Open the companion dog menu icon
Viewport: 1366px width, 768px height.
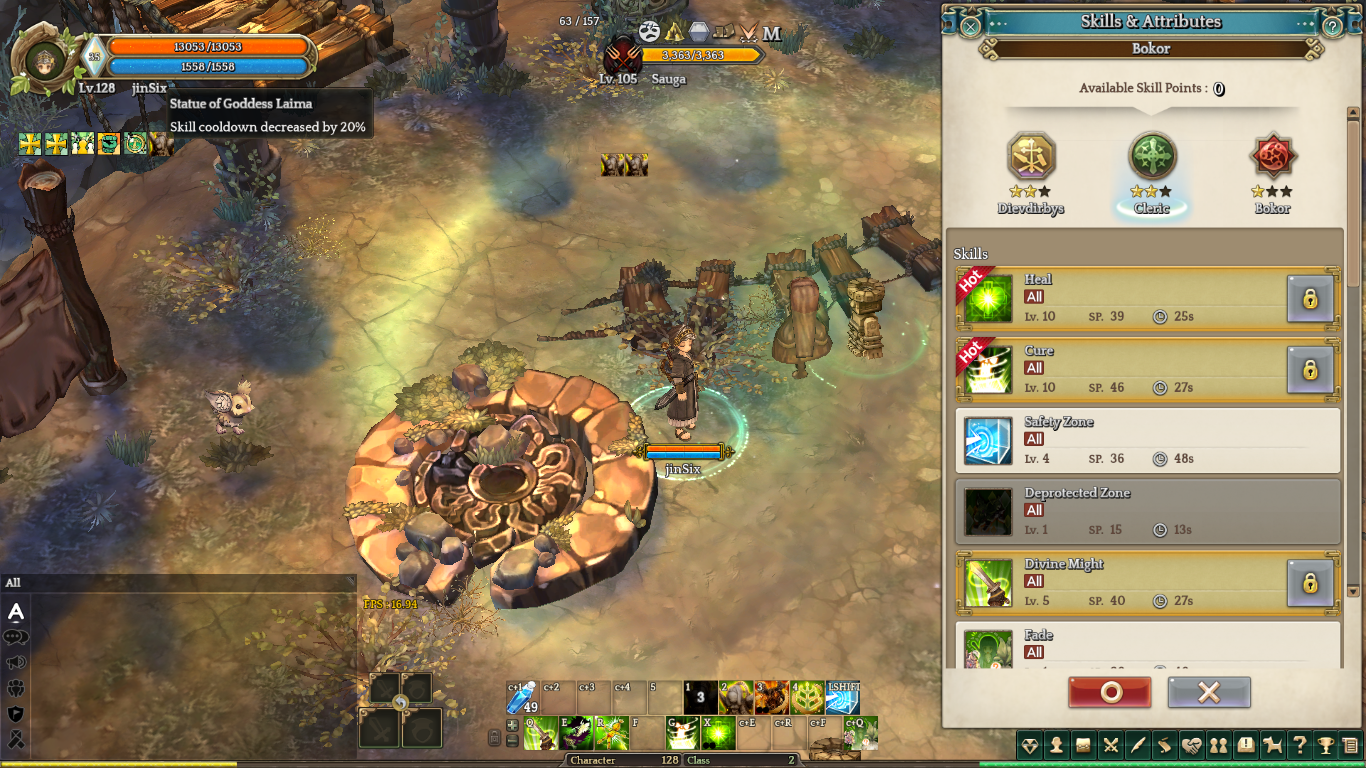[x=1272, y=745]
